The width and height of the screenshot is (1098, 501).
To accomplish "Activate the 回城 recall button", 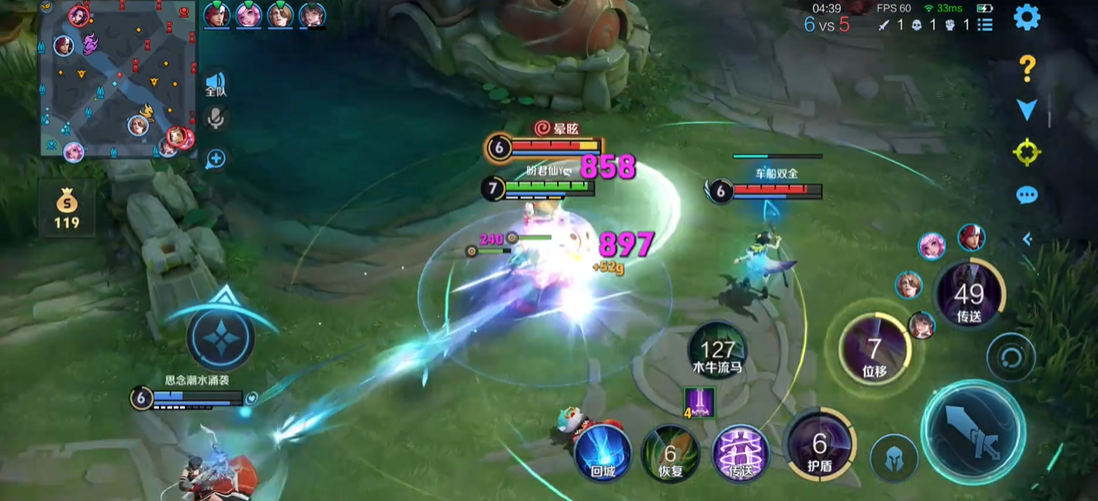I will coord(602,452).
